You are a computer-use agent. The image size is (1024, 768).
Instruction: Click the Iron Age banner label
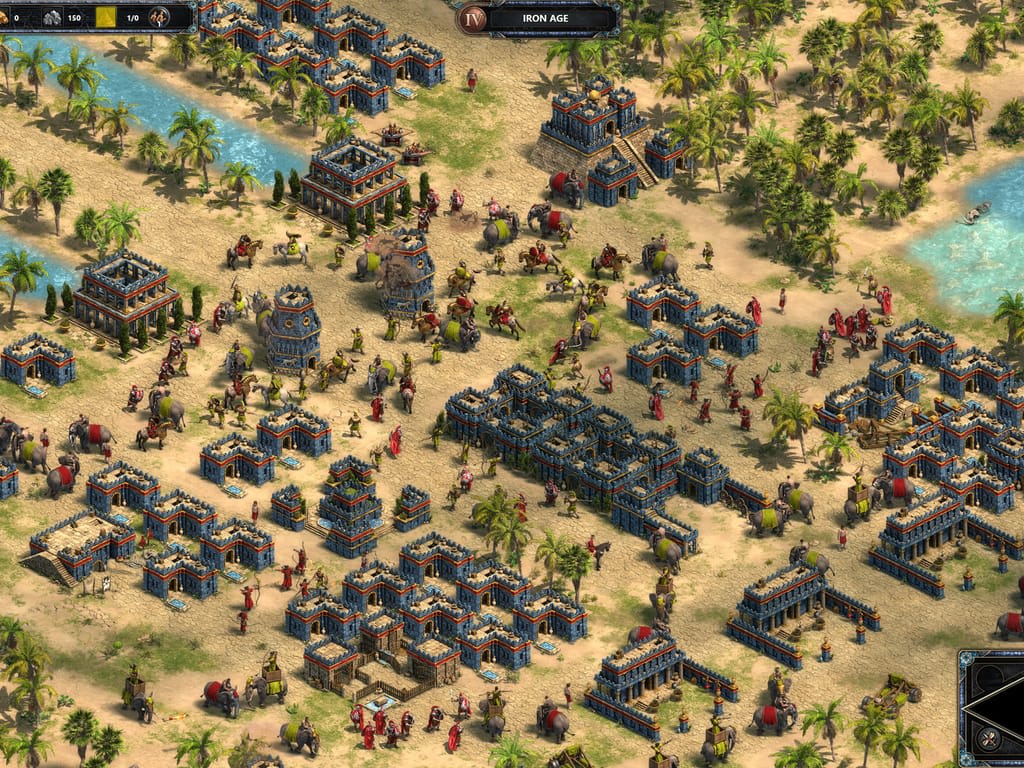548,17
